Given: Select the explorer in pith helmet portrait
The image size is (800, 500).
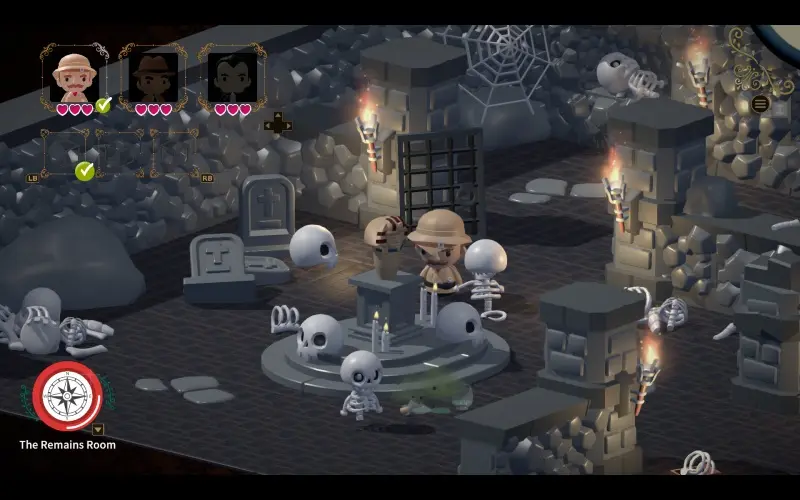Looking at the screenshot, I should 74,76.
